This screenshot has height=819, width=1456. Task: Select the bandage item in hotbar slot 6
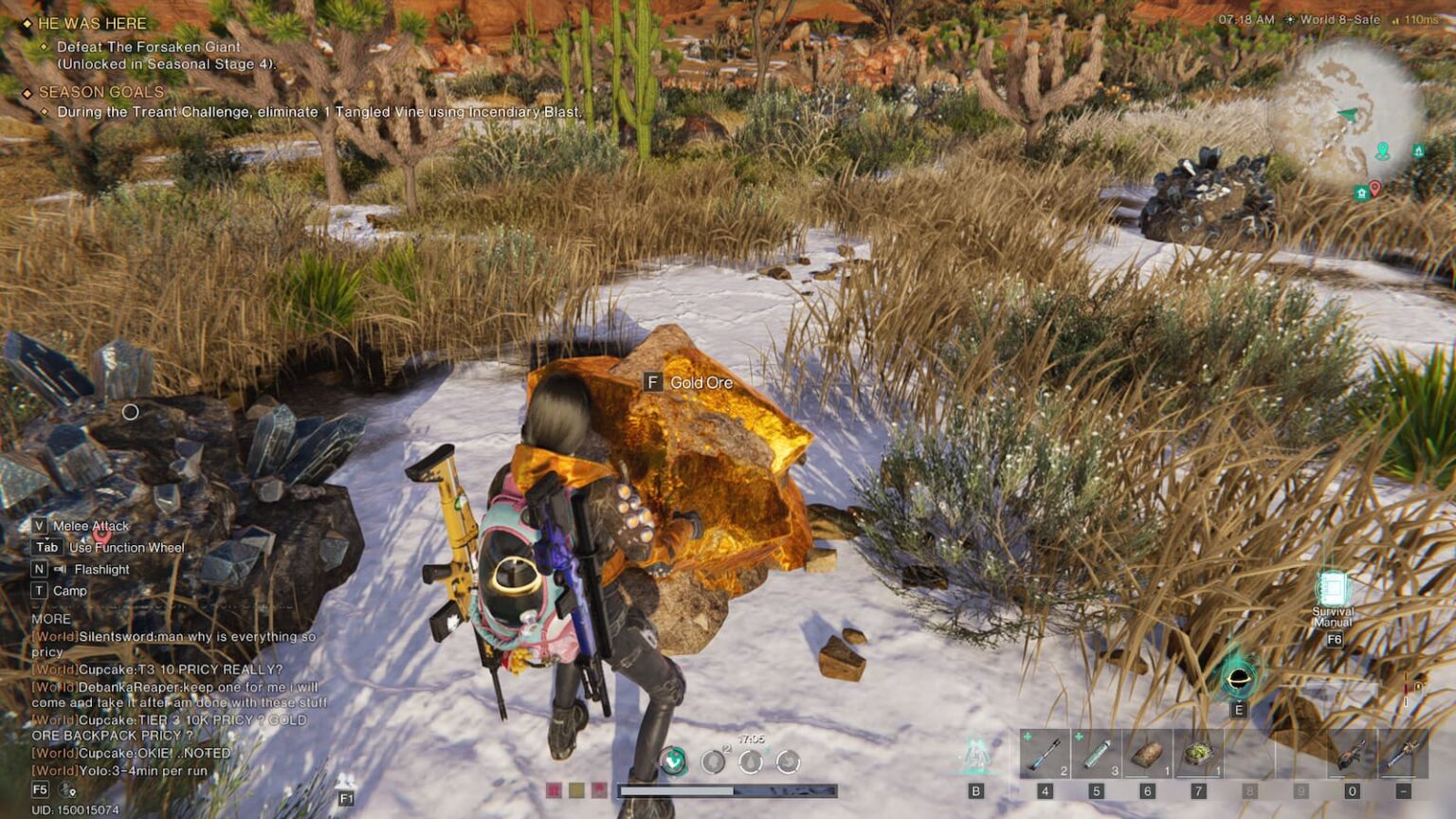click(1145, 755)
